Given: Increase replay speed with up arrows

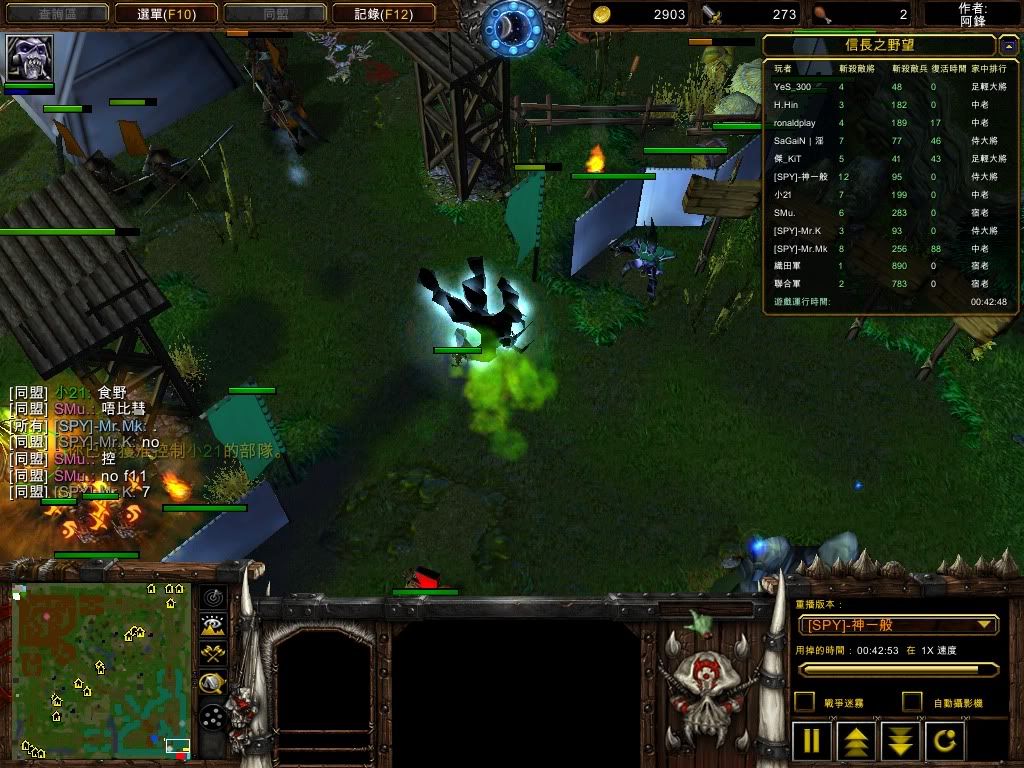Looking at the screenshot, I should 857,742.
